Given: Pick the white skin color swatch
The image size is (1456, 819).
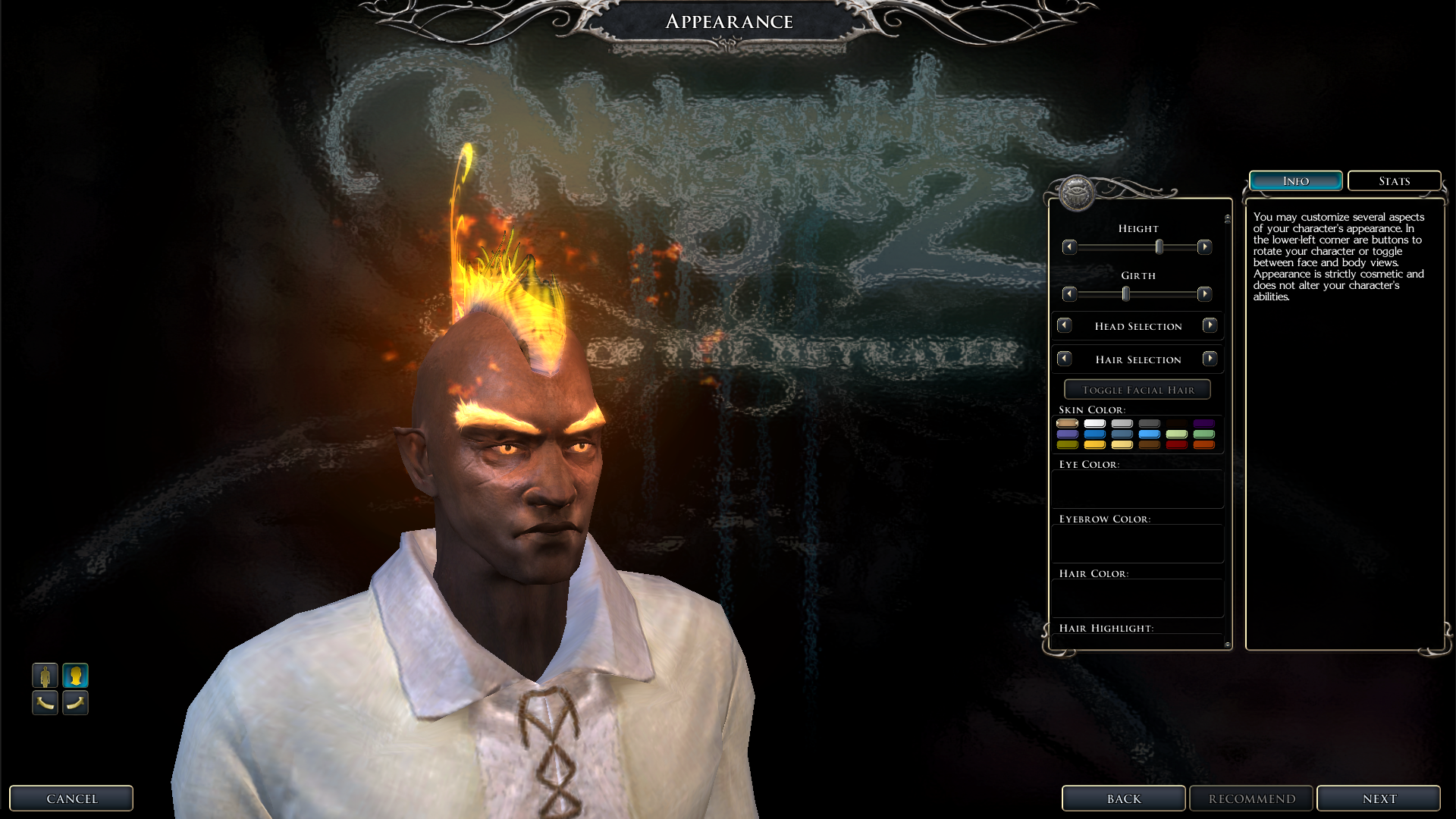Looking at the screenshot, I should [x=1094, y=423].
